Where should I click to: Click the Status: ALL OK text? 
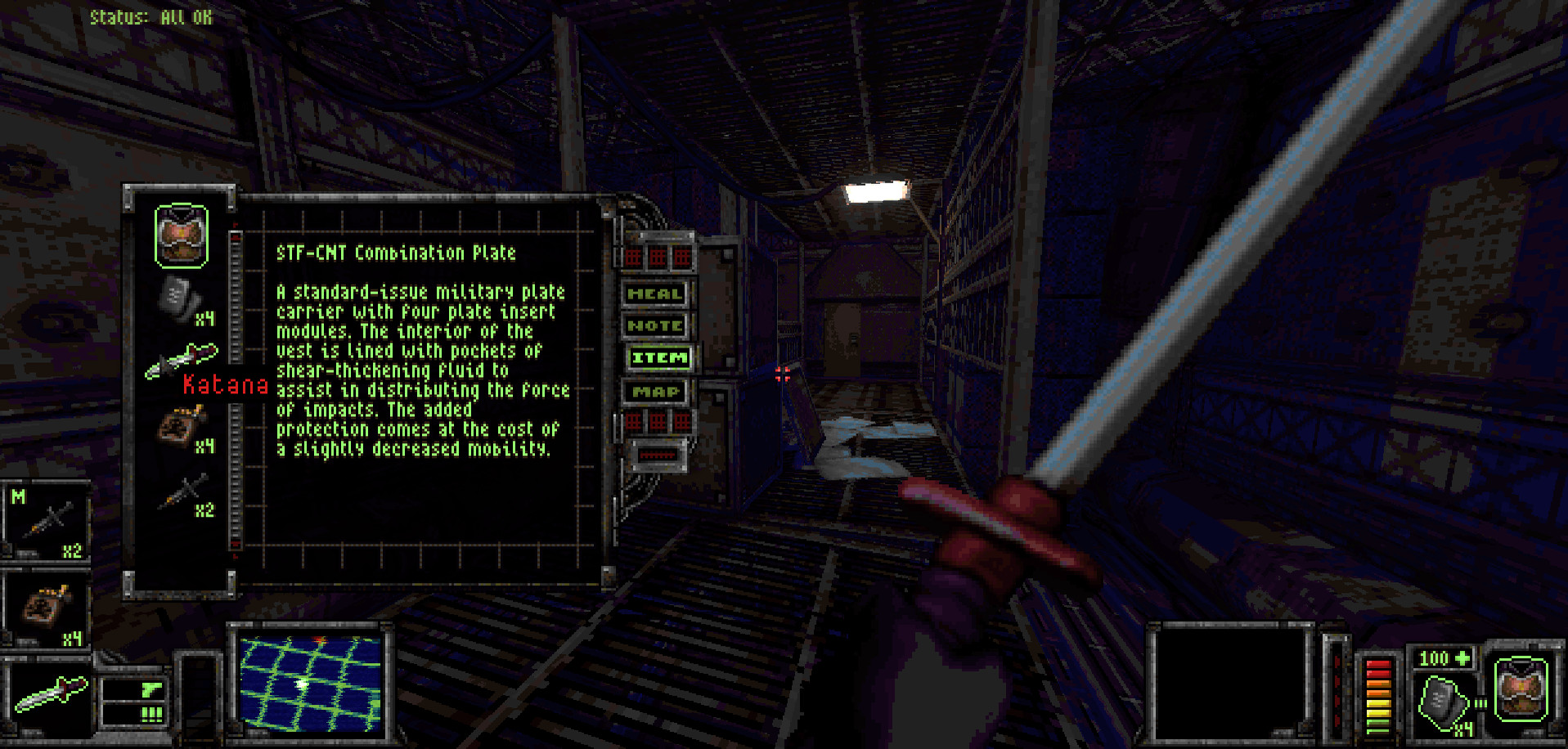pyautogui.click(x=152, y=15)
